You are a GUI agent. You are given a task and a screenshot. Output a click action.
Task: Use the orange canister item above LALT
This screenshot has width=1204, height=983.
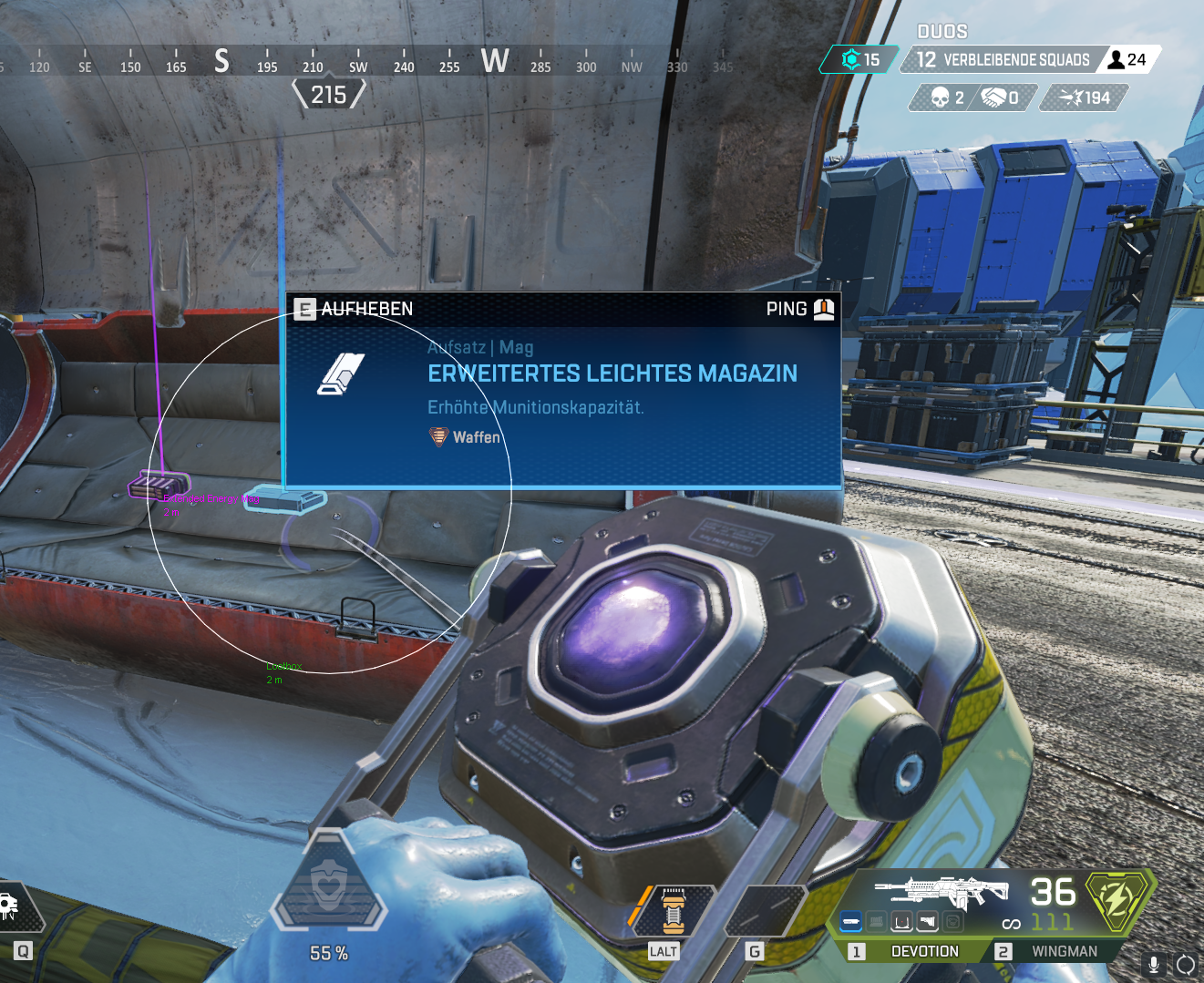673,911
